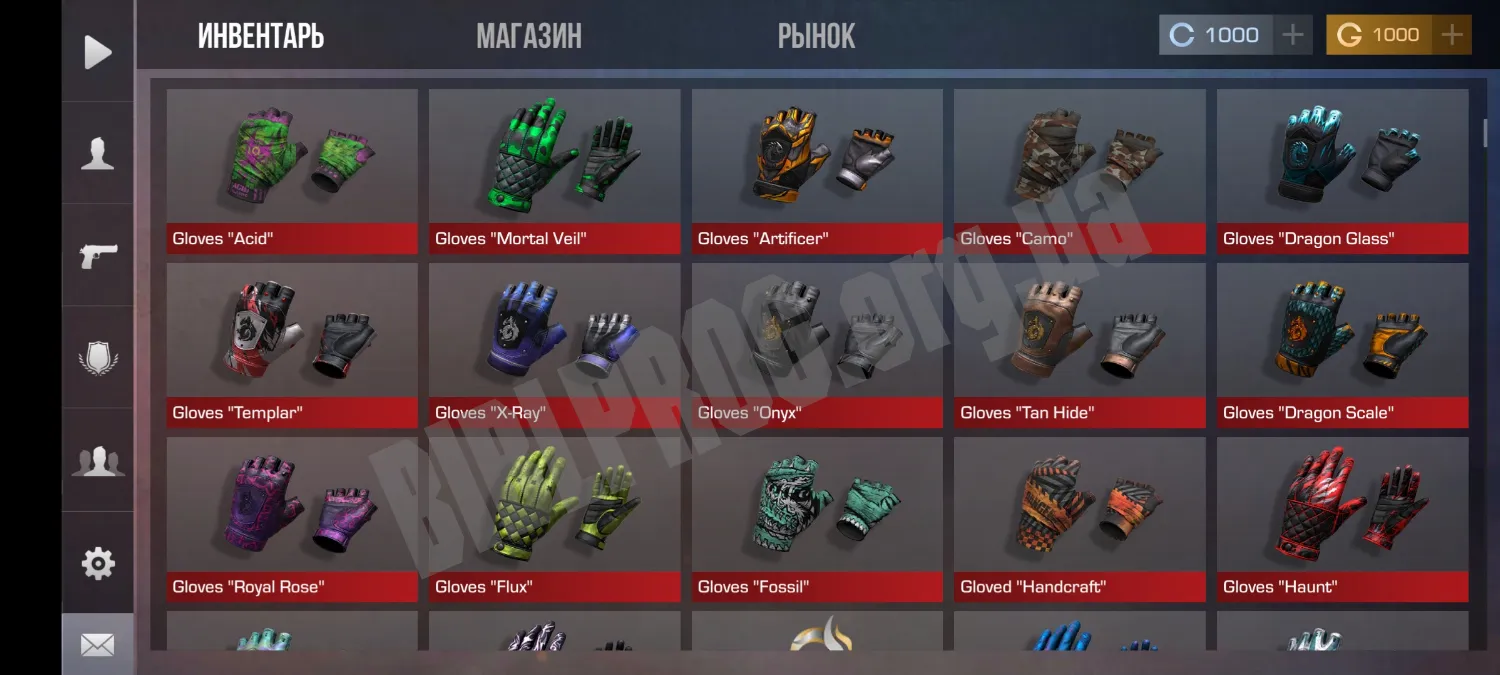The height and width of the screenshot is (675, 1500).
Task: Open the friends group icon
Action: point(98,461)
